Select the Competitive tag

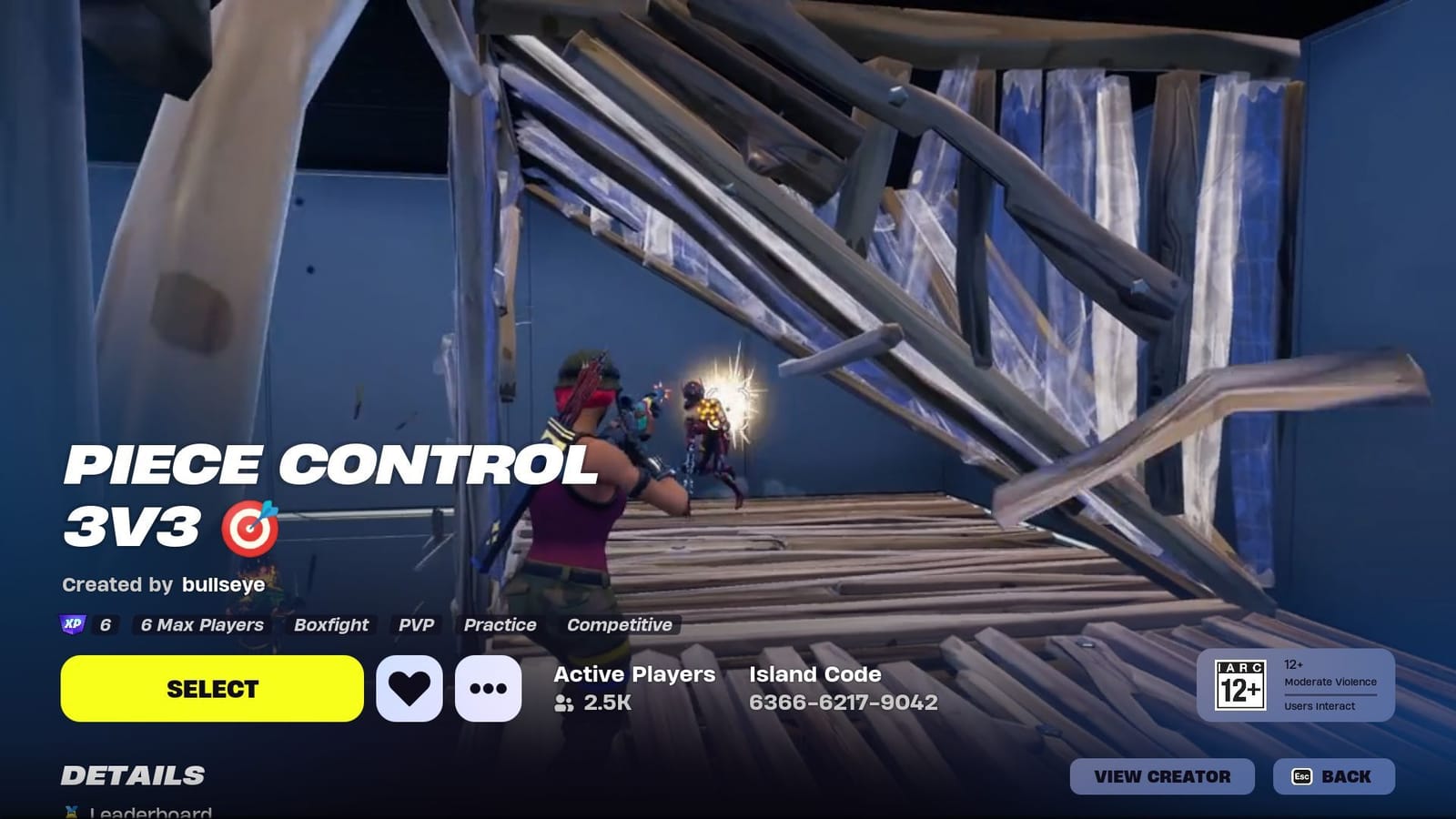619,625
